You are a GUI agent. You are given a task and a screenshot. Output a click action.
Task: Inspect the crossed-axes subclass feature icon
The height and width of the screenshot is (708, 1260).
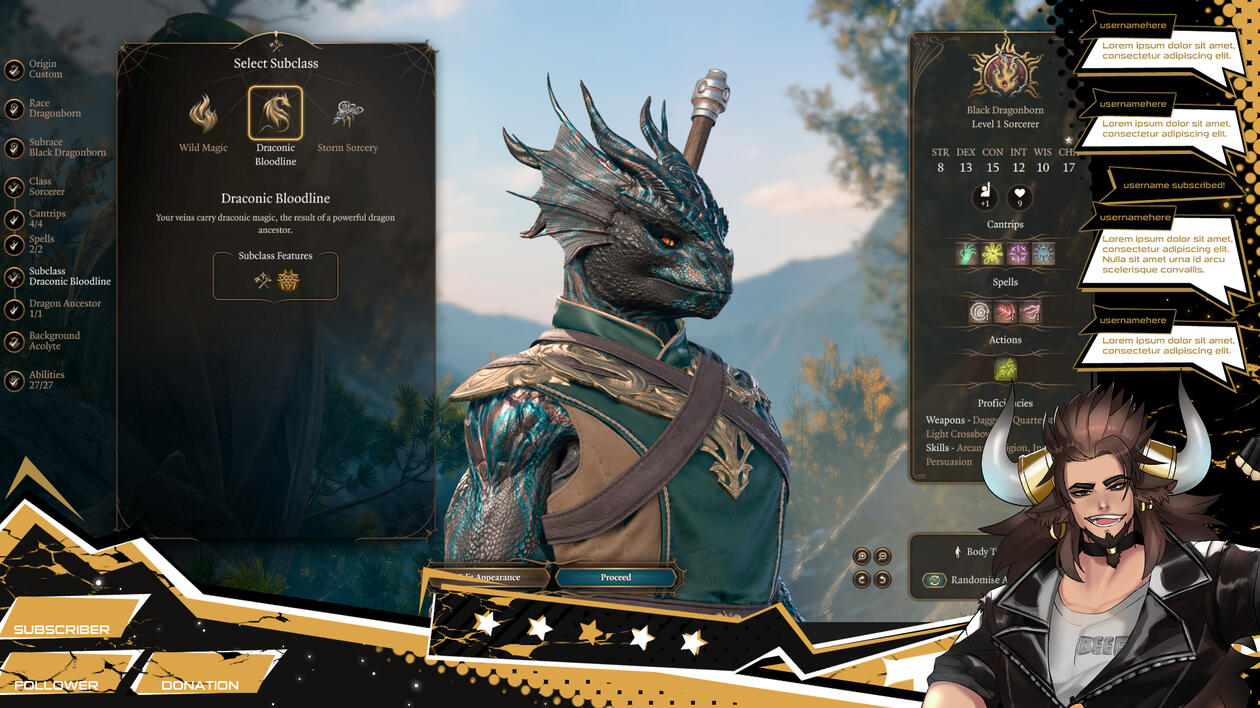[x=263, y=281]
